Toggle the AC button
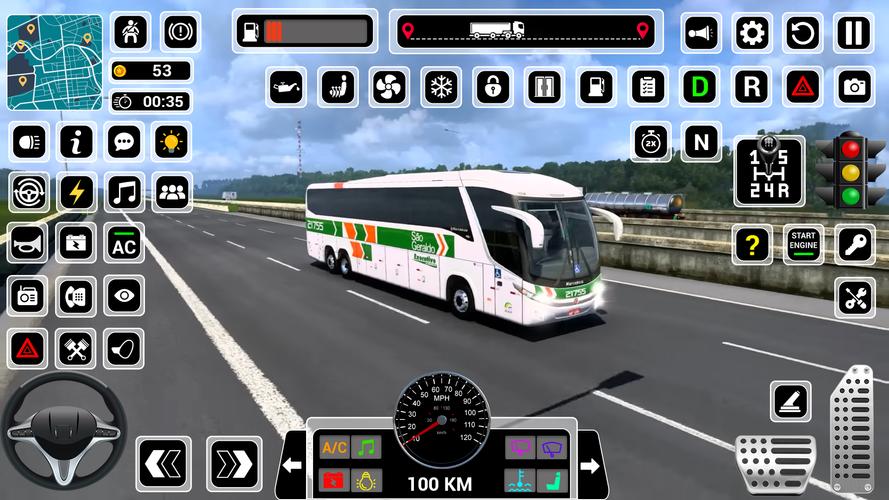The width and height of the screenshot is (889, 500). (x=124, y=243)
